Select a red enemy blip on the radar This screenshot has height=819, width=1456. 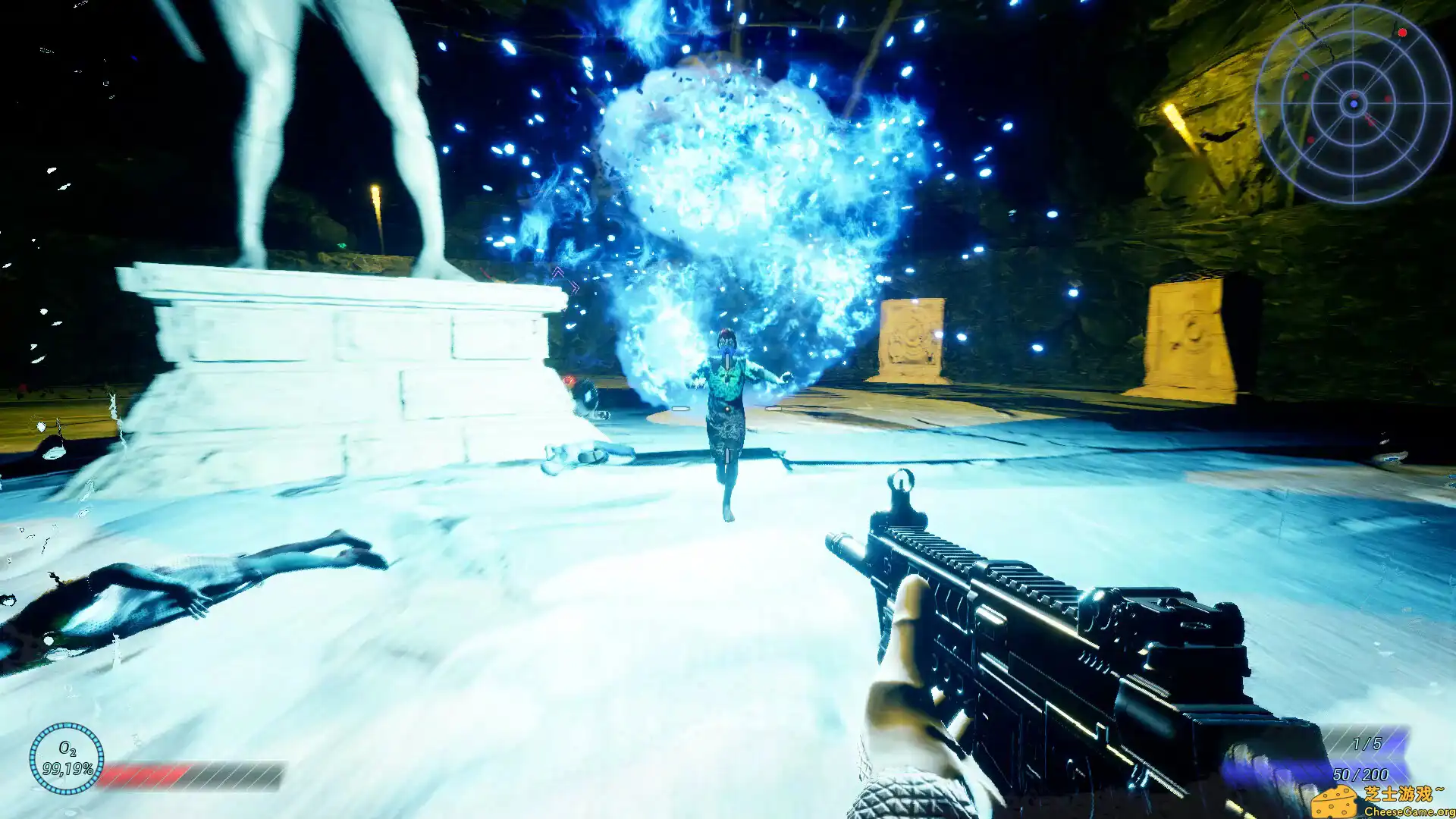(1402, 33)
